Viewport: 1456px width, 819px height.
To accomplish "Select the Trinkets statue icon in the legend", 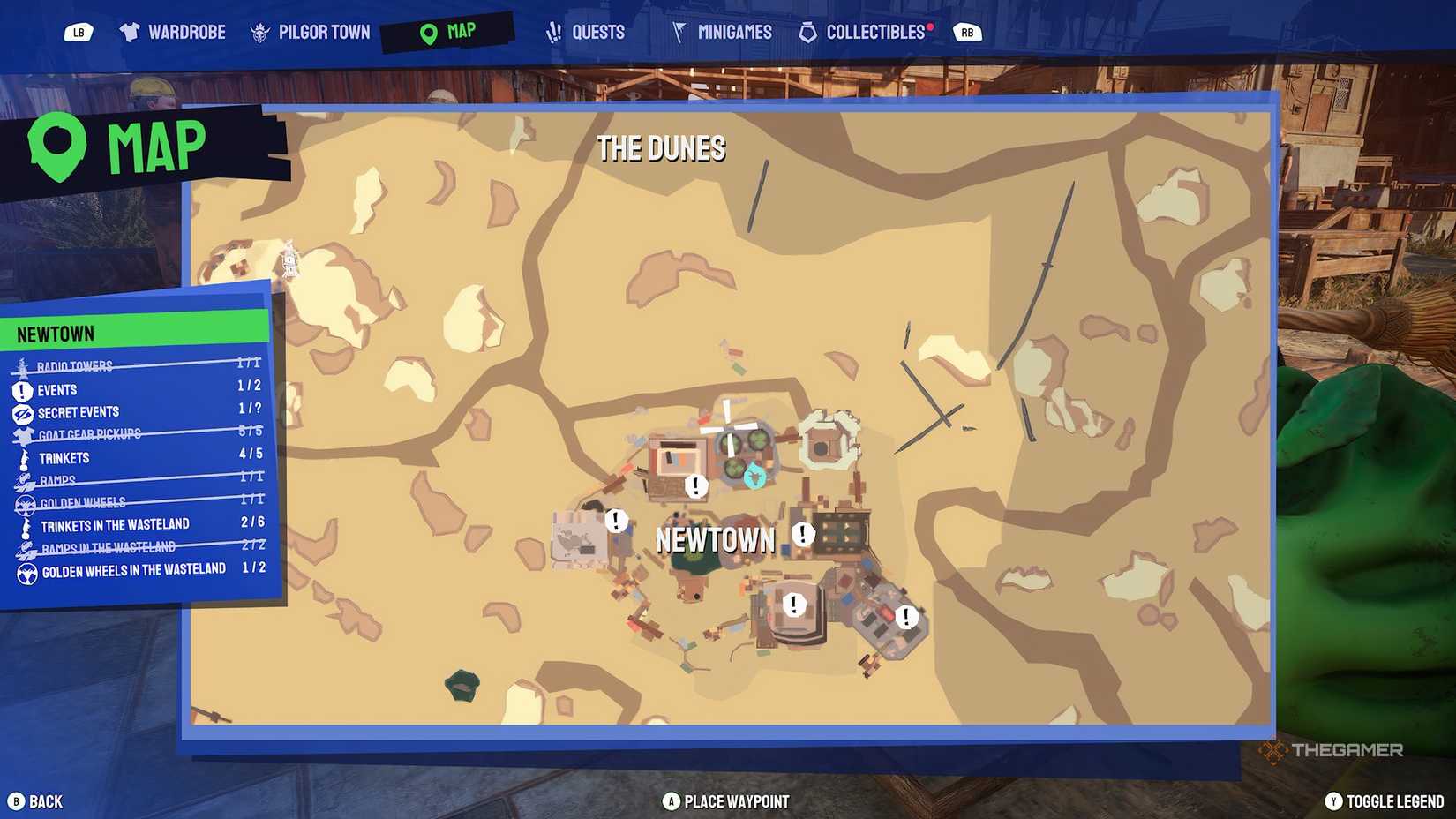I will (x=22, y=457).
